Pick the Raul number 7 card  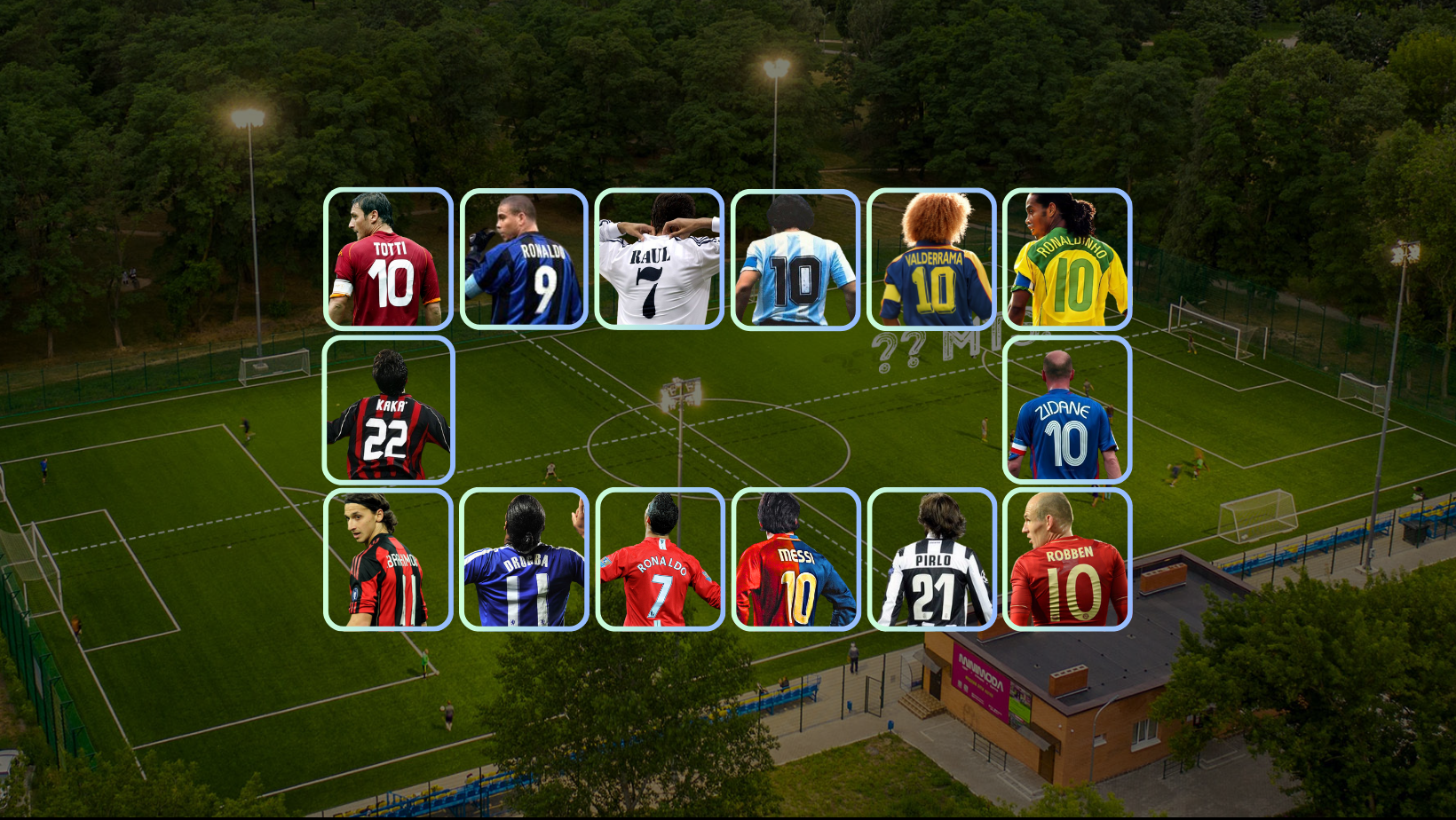[x=660, y=259]
